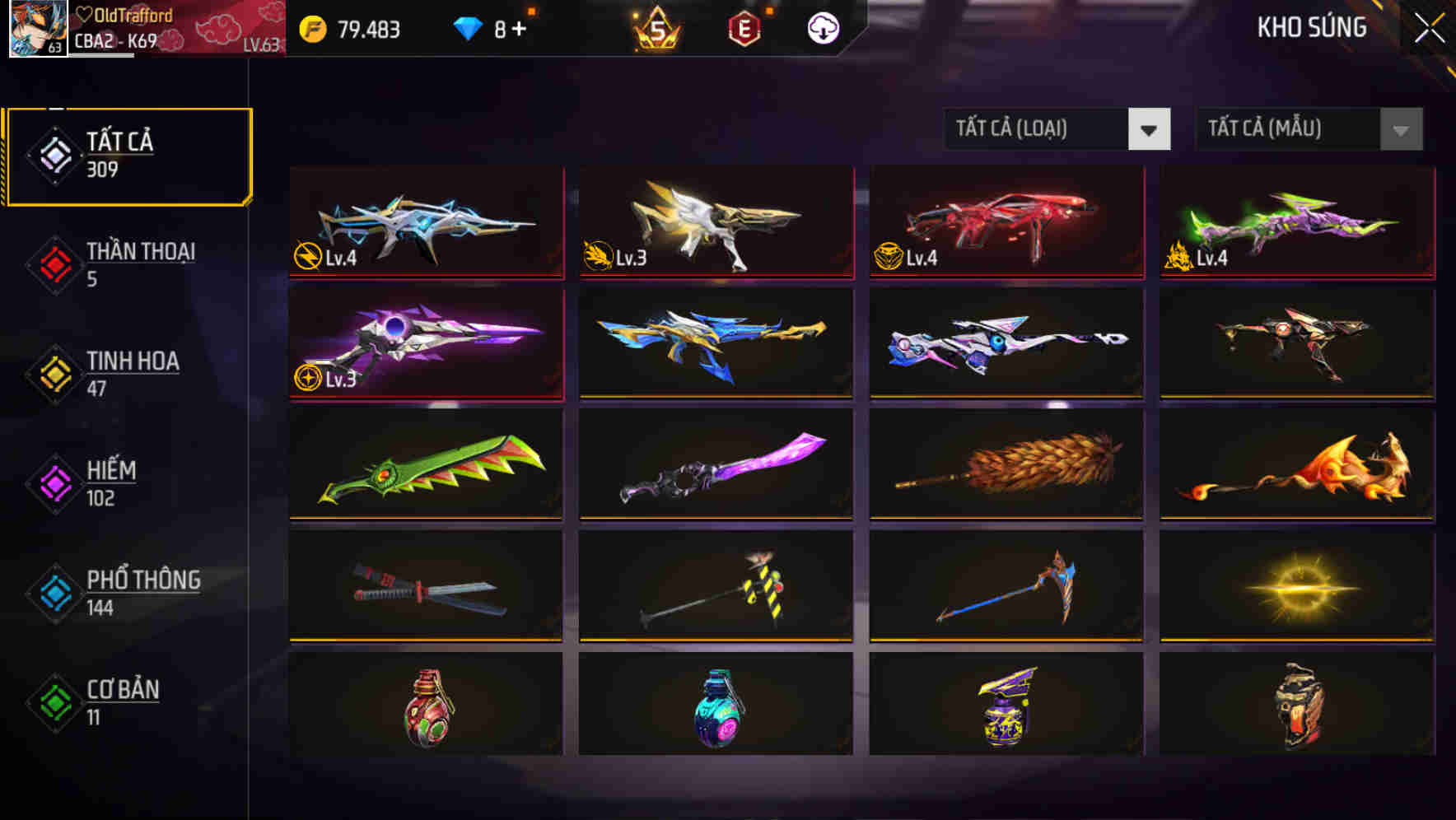Image resolution: width=1456 pixels, height=820 pixels.
Task: Open the rank badge with number 5
Action: click(x=655, y=29)
